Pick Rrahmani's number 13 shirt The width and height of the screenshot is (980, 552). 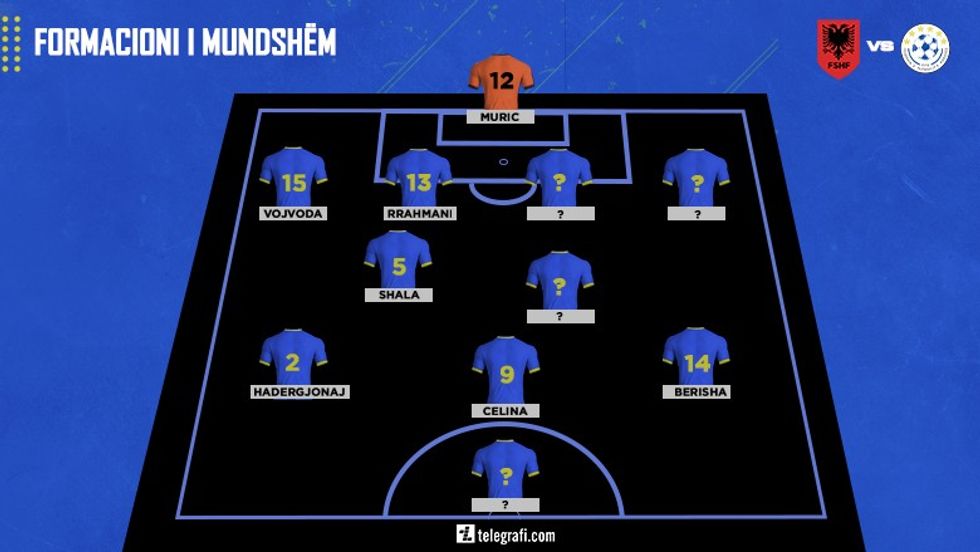pyautogui.click(x=420, y=180)
